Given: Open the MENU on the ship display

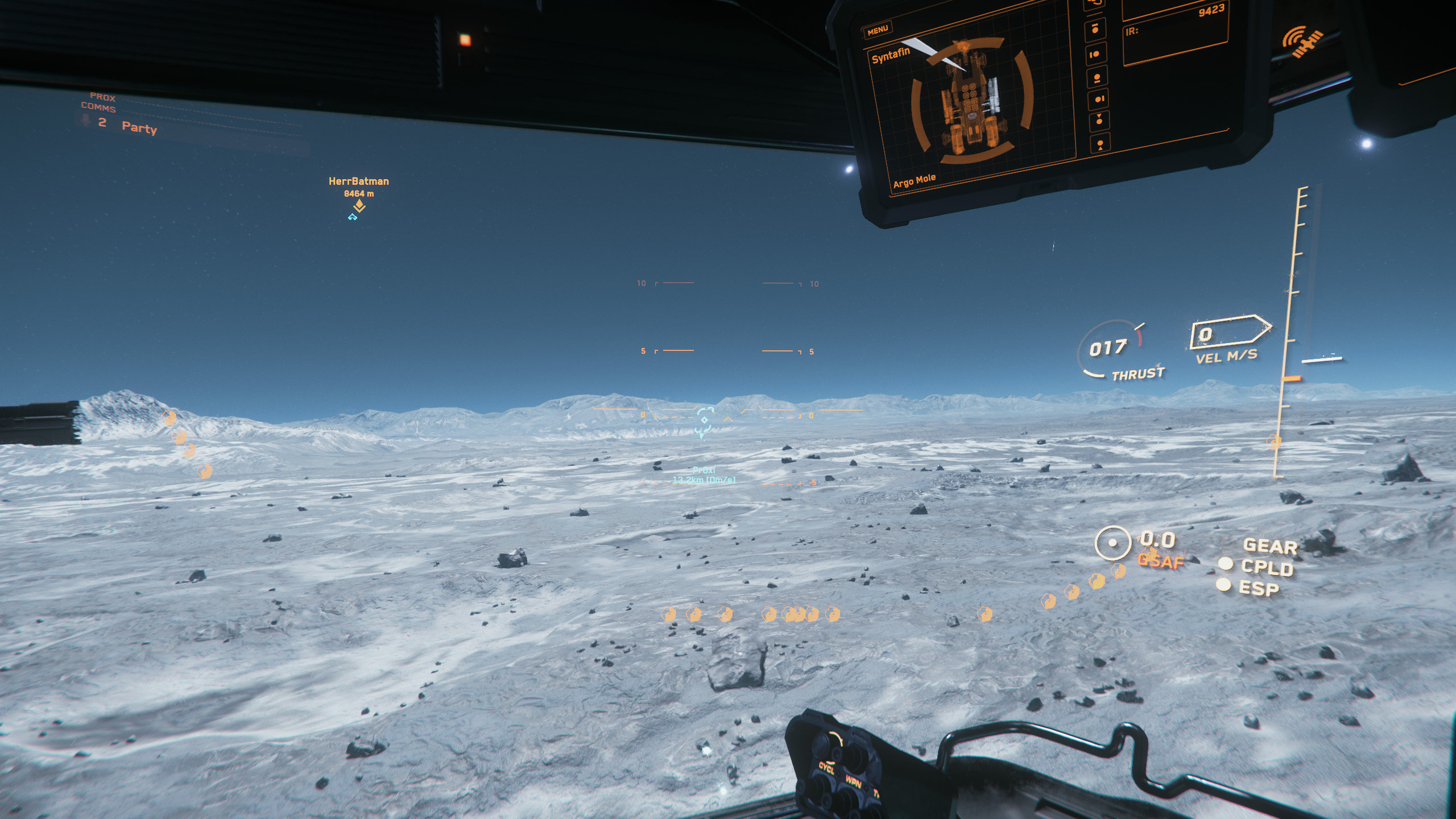Looking at the screenshot, I should click(878, 30).
